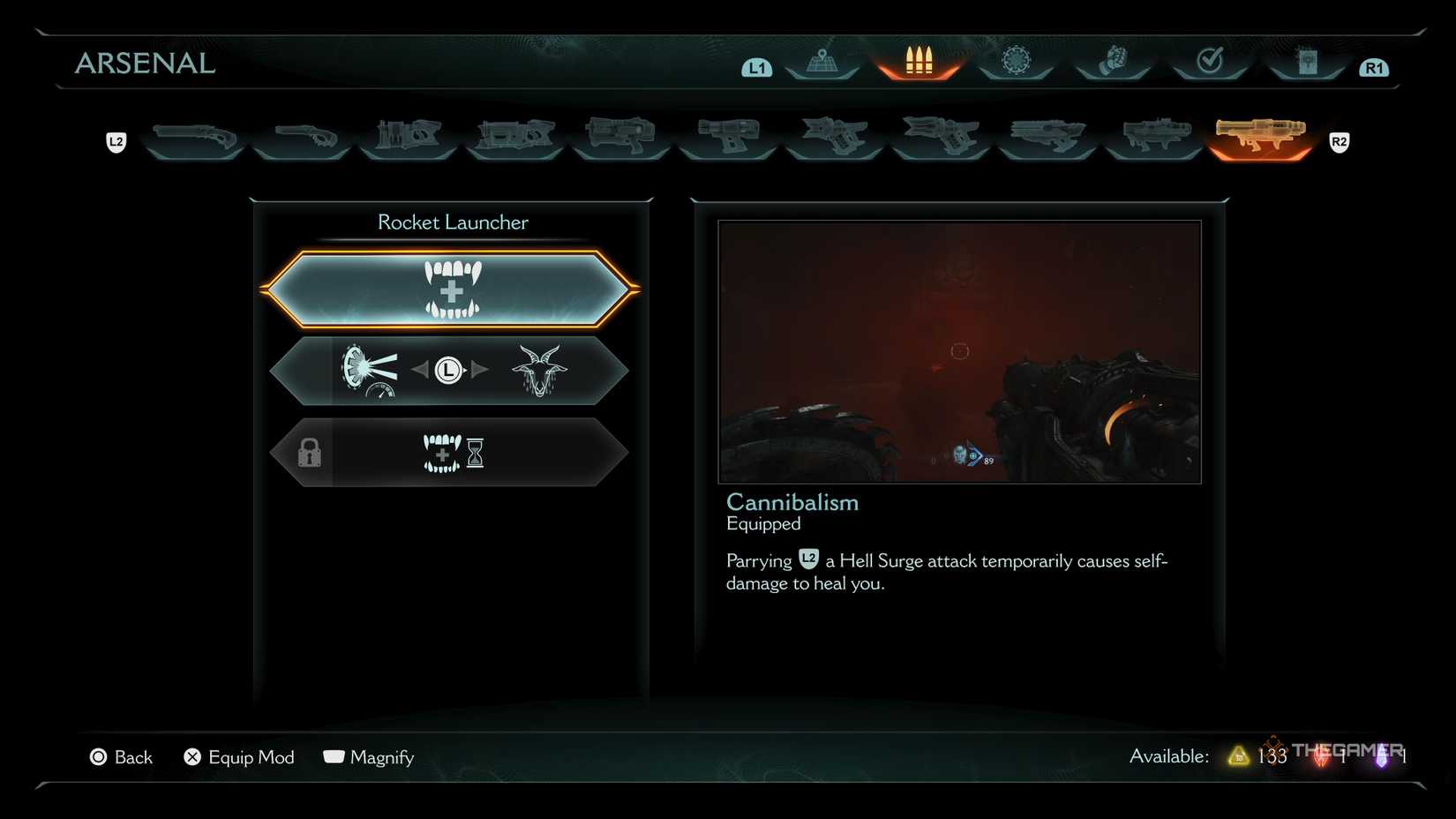The image size is (1456, 819).
Task: Select the Combat Shotgun weapon tab
Action: [194, 139]
